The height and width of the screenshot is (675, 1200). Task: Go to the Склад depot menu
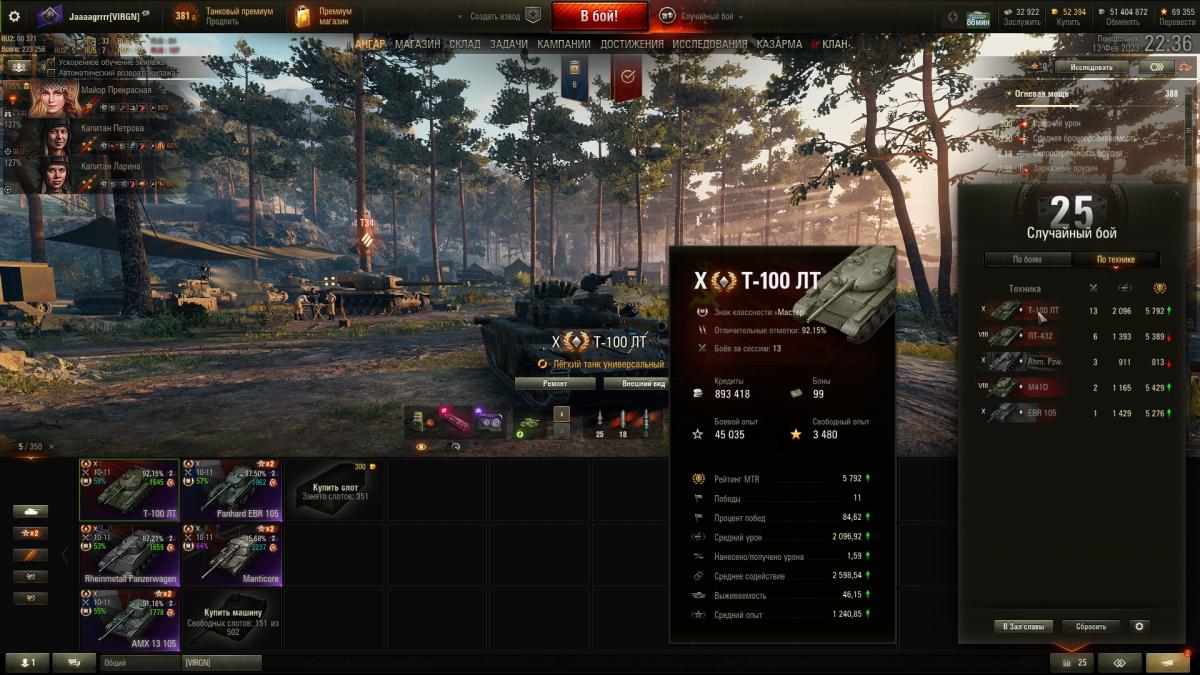(x=464, y=44)
